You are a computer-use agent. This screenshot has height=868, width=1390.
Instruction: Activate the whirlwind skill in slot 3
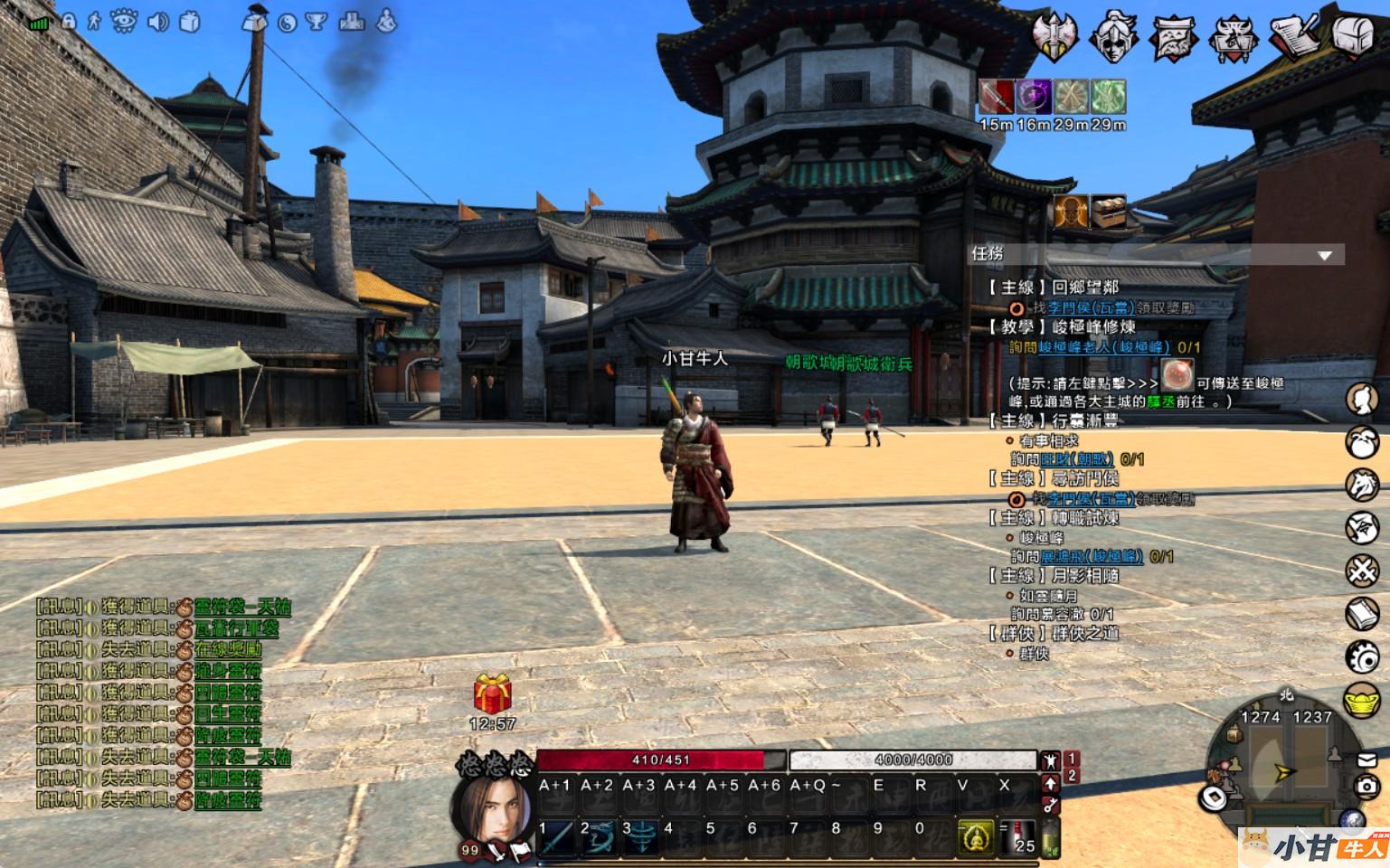642,837
